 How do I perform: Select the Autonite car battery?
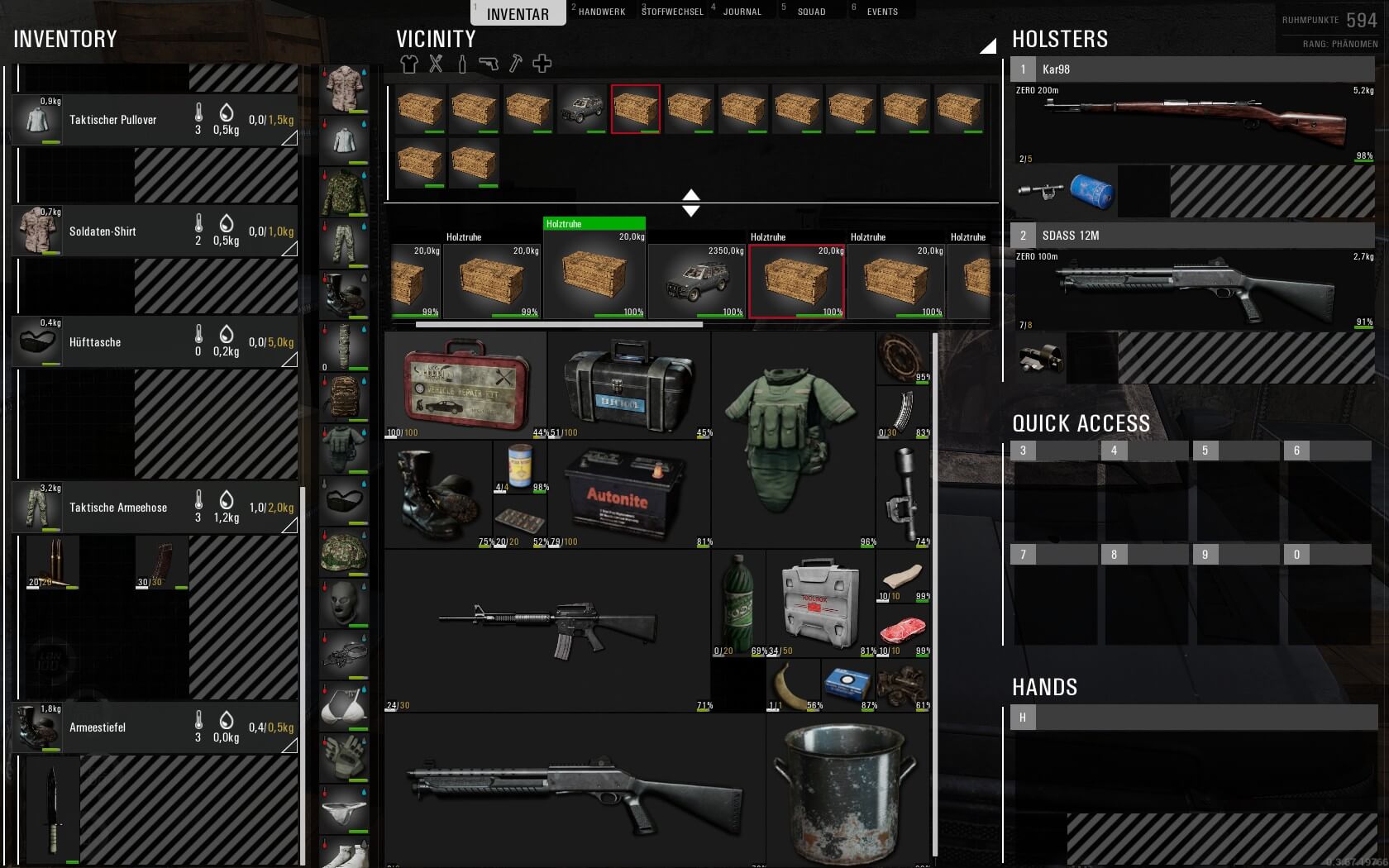pos(626,494)
